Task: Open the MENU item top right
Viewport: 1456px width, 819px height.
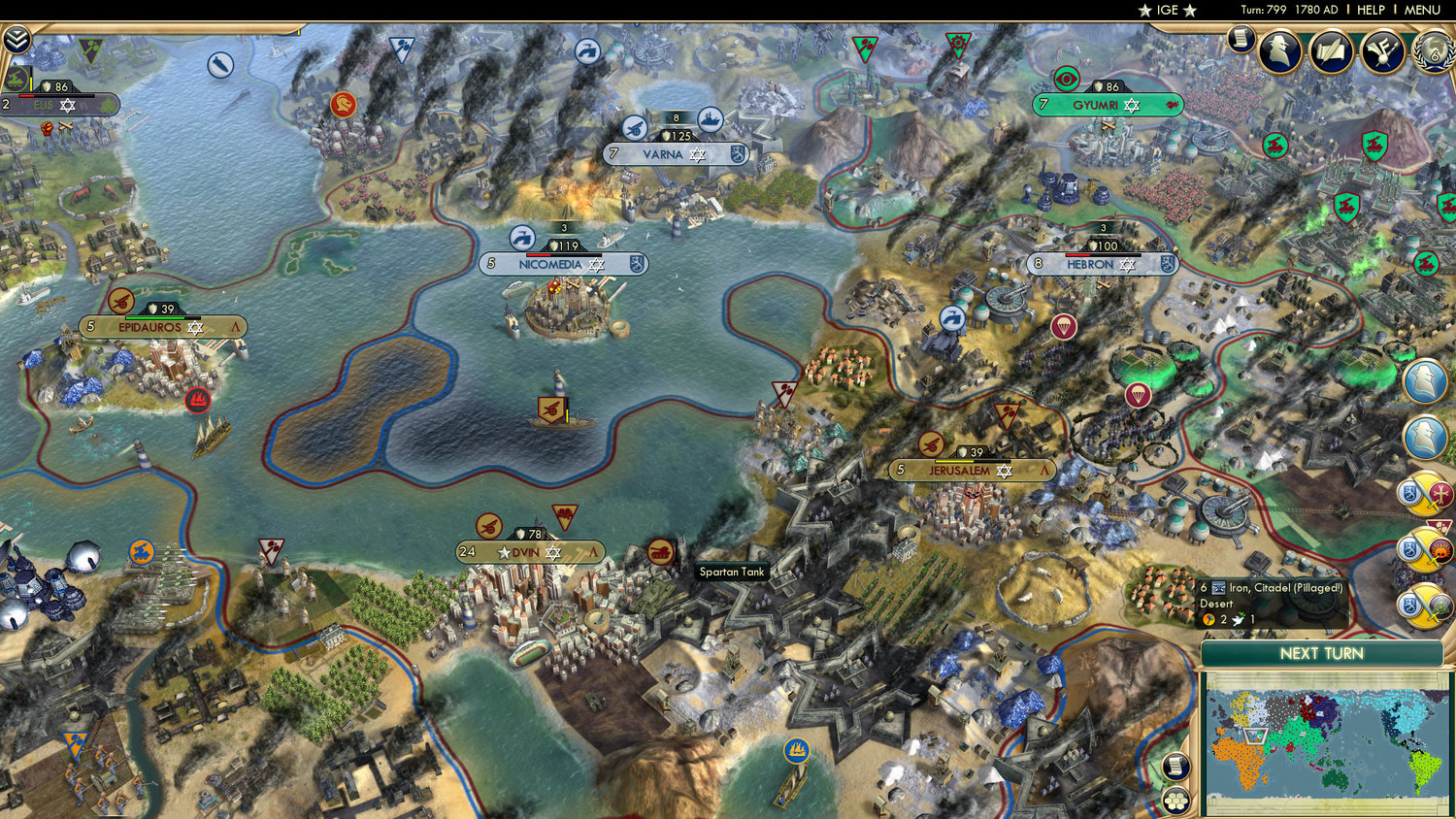Action: click(1421, 9)
